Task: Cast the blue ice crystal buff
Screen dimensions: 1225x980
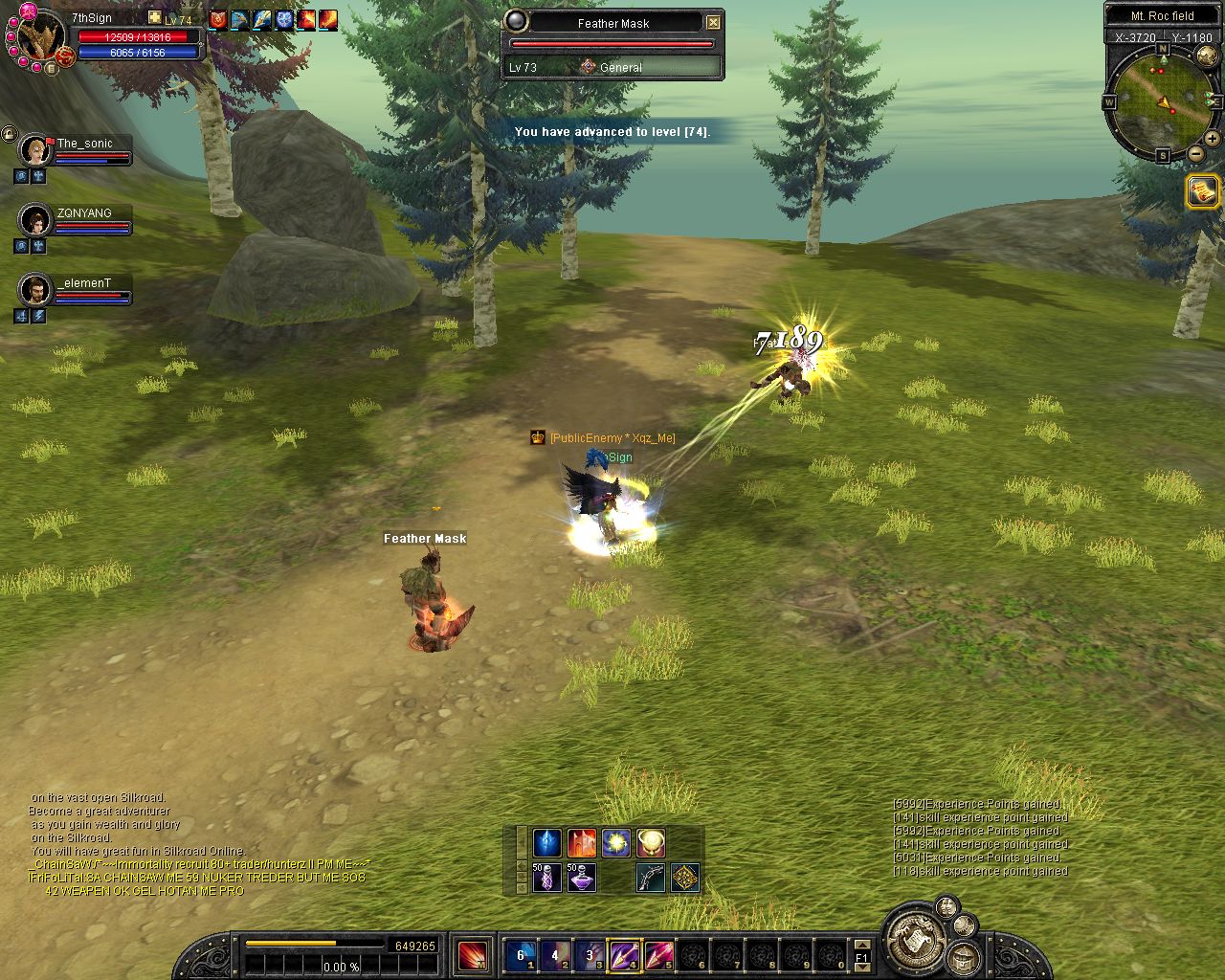Action: 546,843
